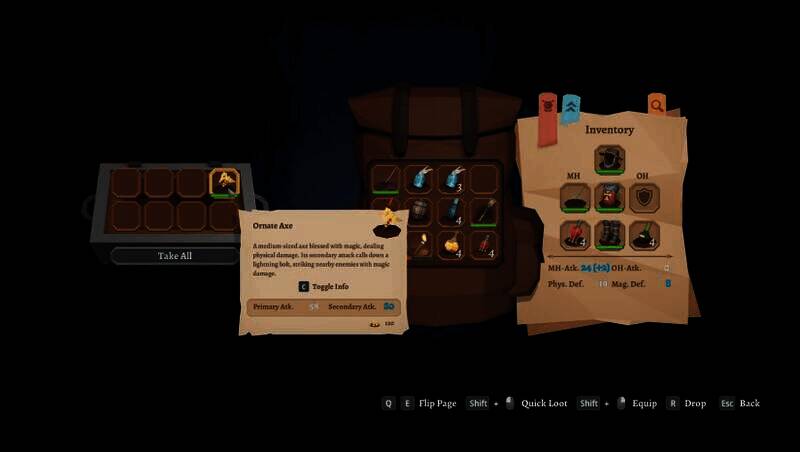Select the equipped boots slot
The width and height of the screenshot is (800, 452).
click(x=609, y=235)
